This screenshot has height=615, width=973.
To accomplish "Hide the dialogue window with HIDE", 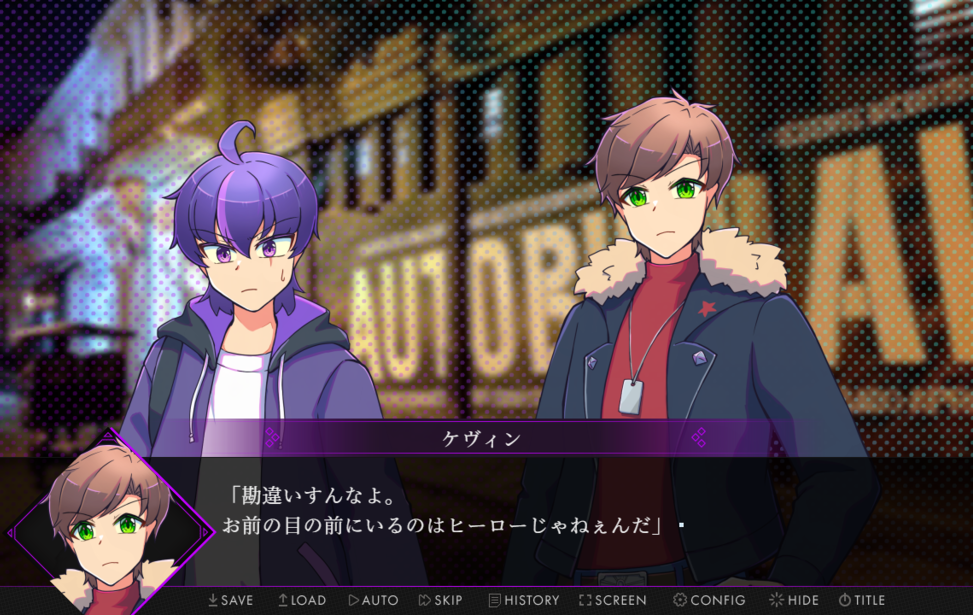I will tap(793, 600).
